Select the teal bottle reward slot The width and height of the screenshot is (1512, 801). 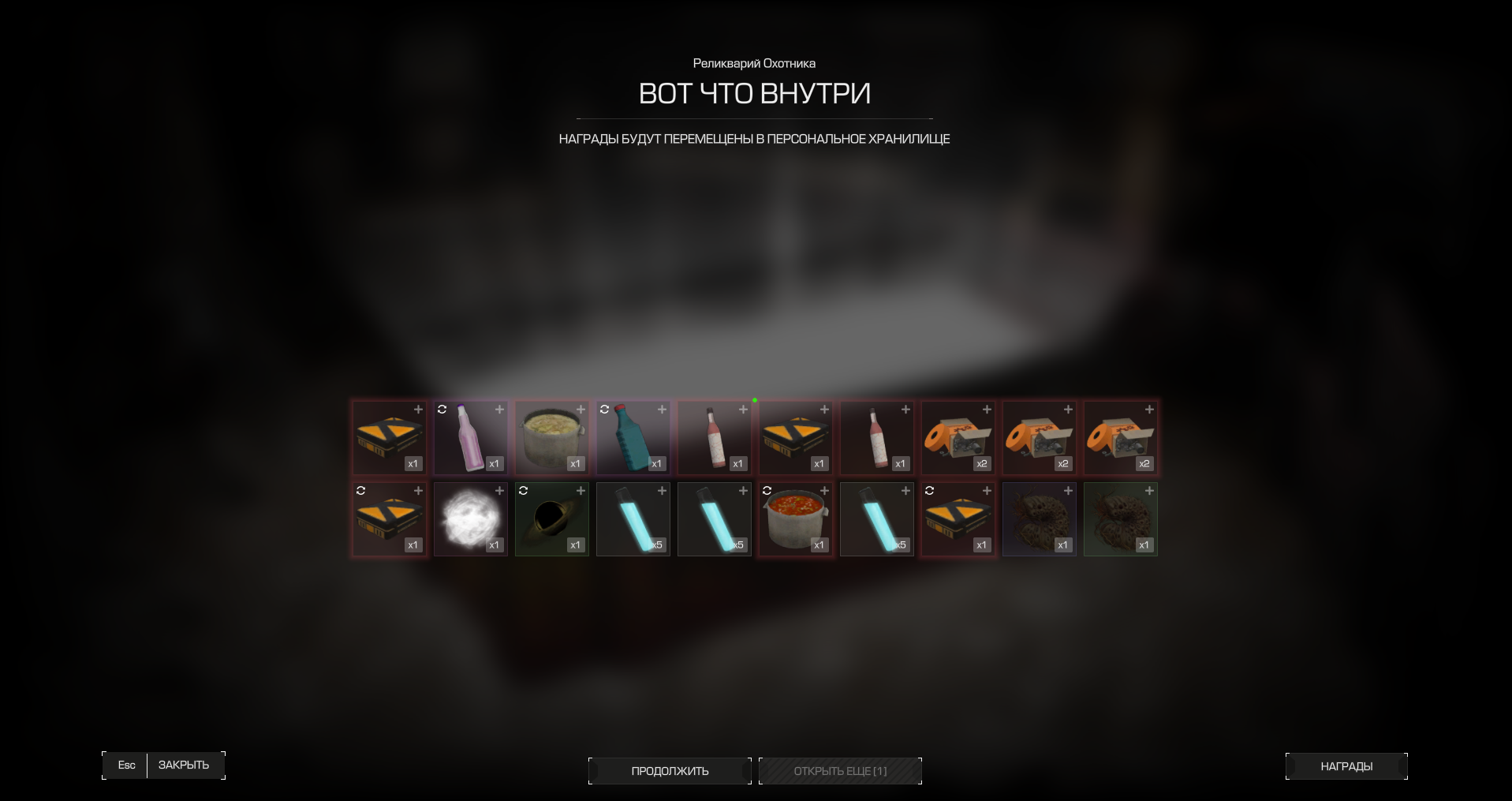[x=633, y=438]
